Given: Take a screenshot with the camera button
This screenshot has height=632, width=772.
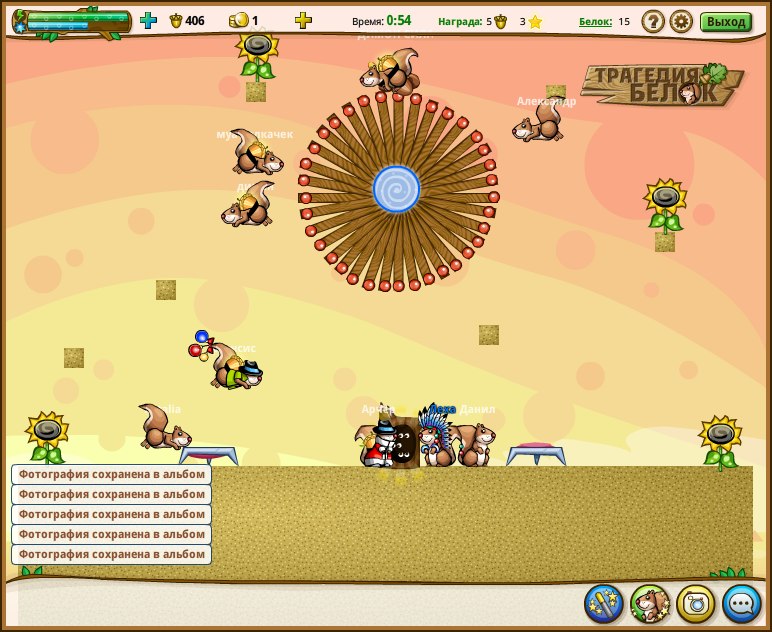Looking at the screenshot, I should (x=696, y=603).
